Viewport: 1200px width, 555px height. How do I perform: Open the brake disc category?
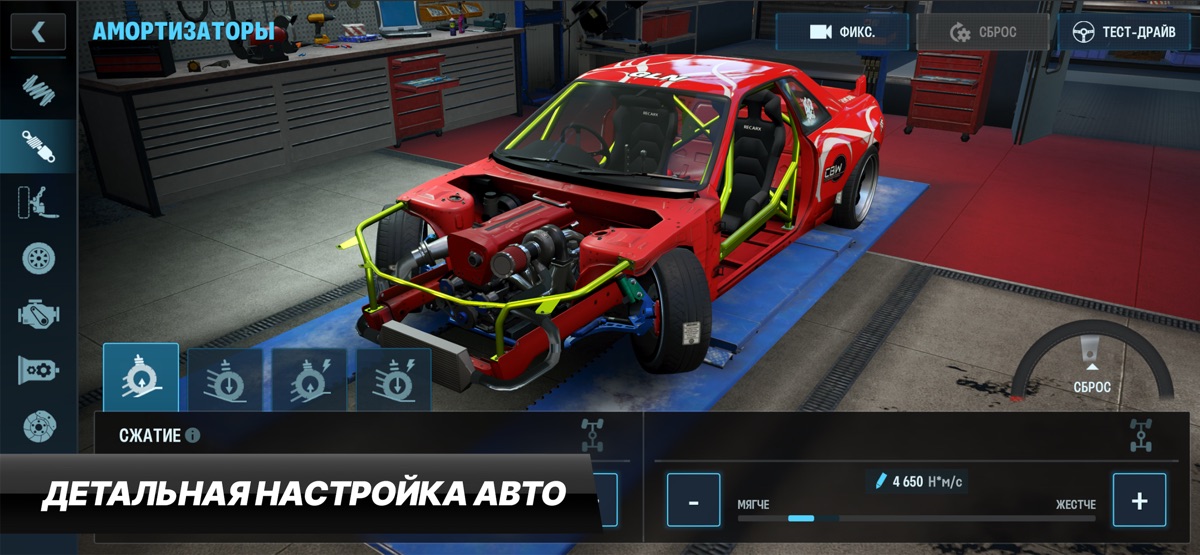click(x=38, y=426)
